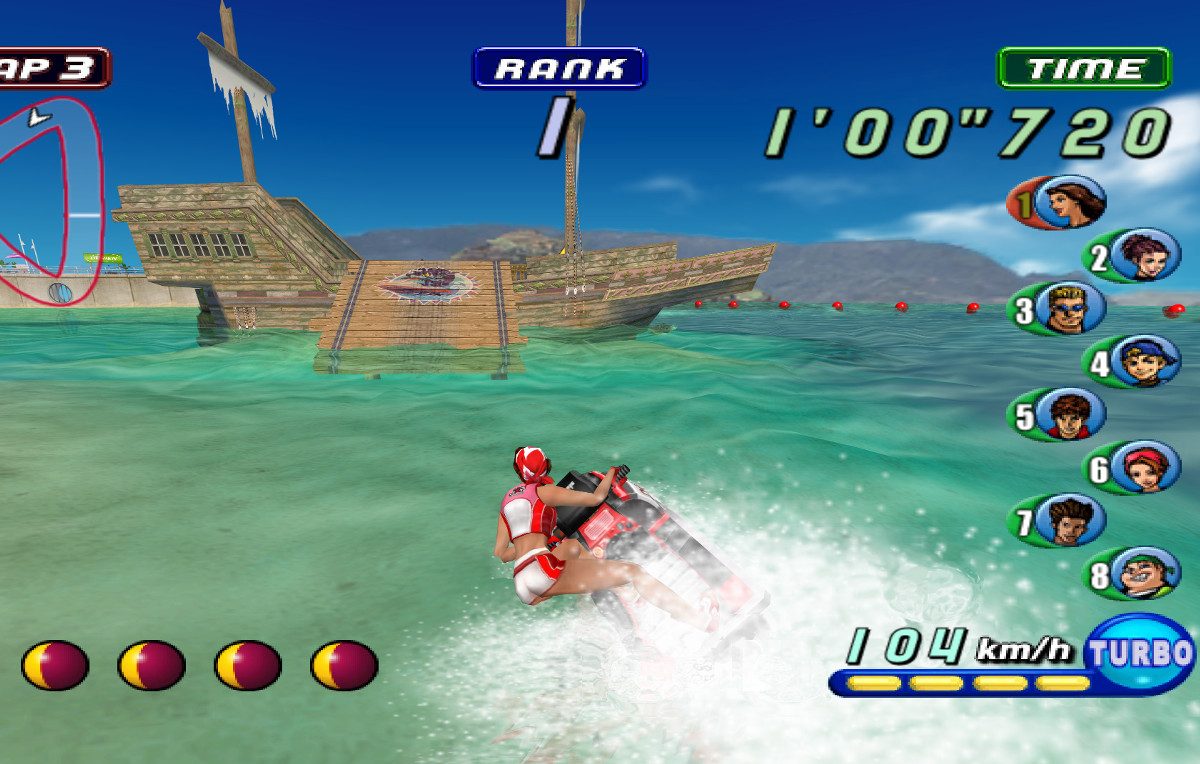
Task: Choose the red-bandana racer ranked sixth
Action: pos(1145,467)
